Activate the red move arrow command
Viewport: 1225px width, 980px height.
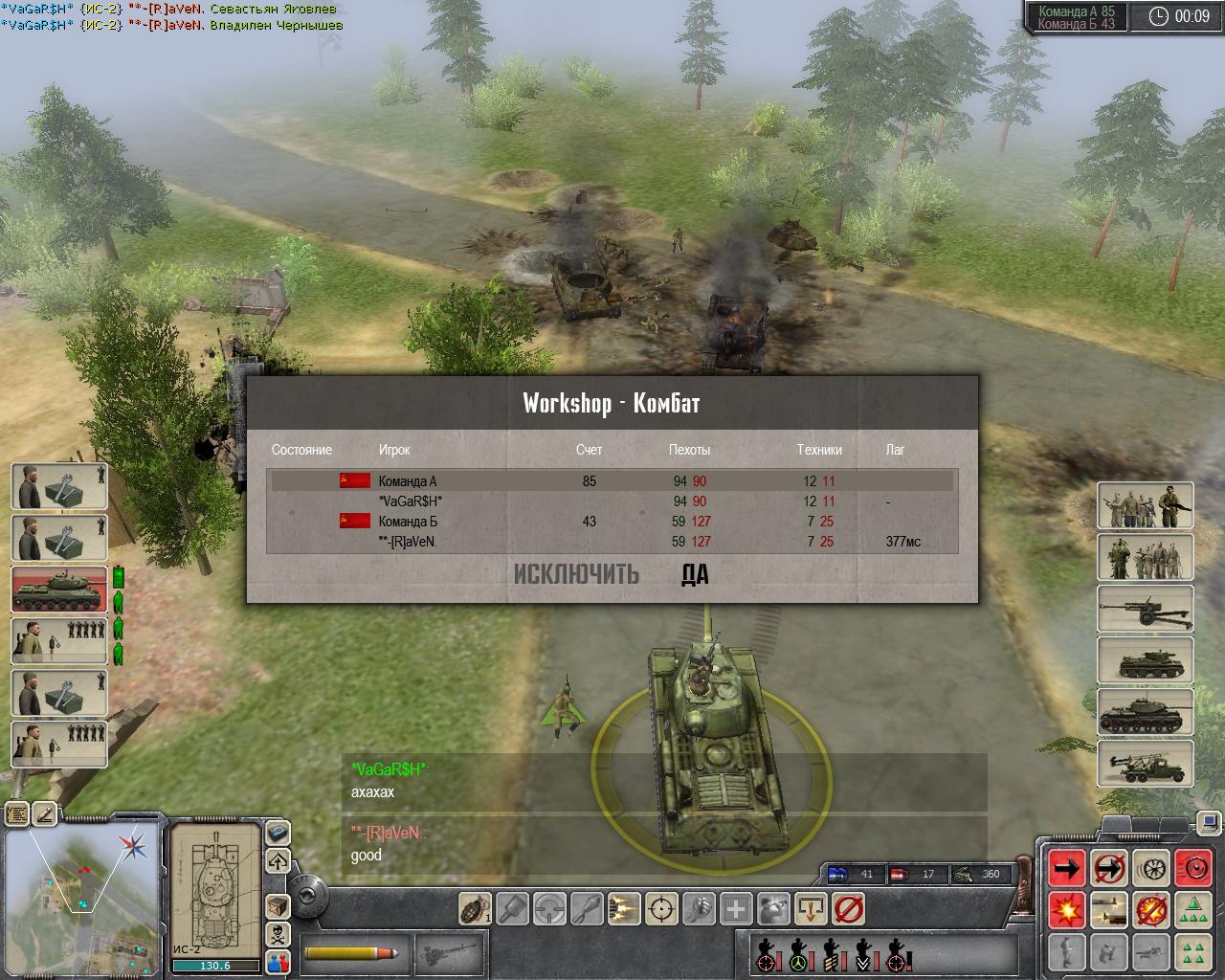coord(1066,868)
